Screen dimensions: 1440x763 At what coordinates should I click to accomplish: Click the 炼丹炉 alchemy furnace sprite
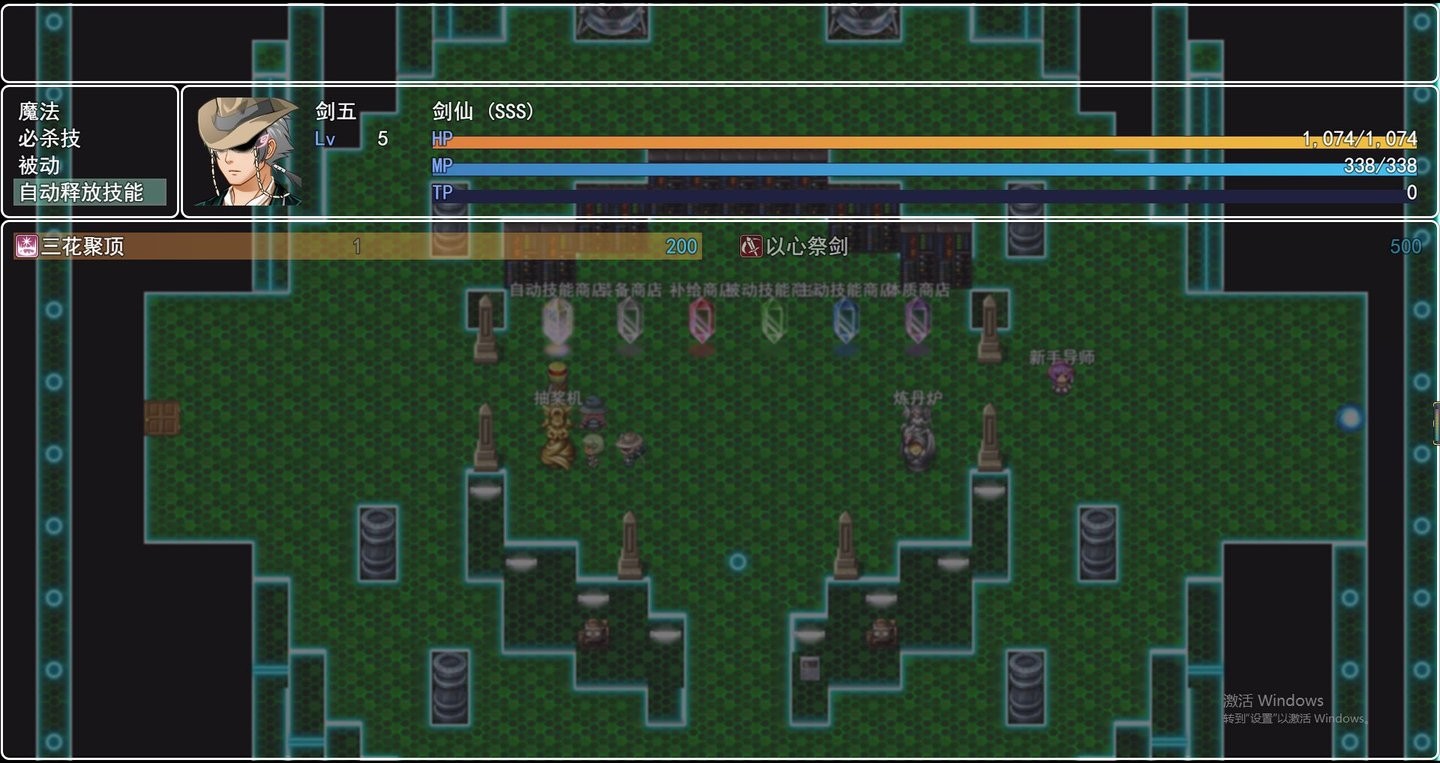[917, 435]
